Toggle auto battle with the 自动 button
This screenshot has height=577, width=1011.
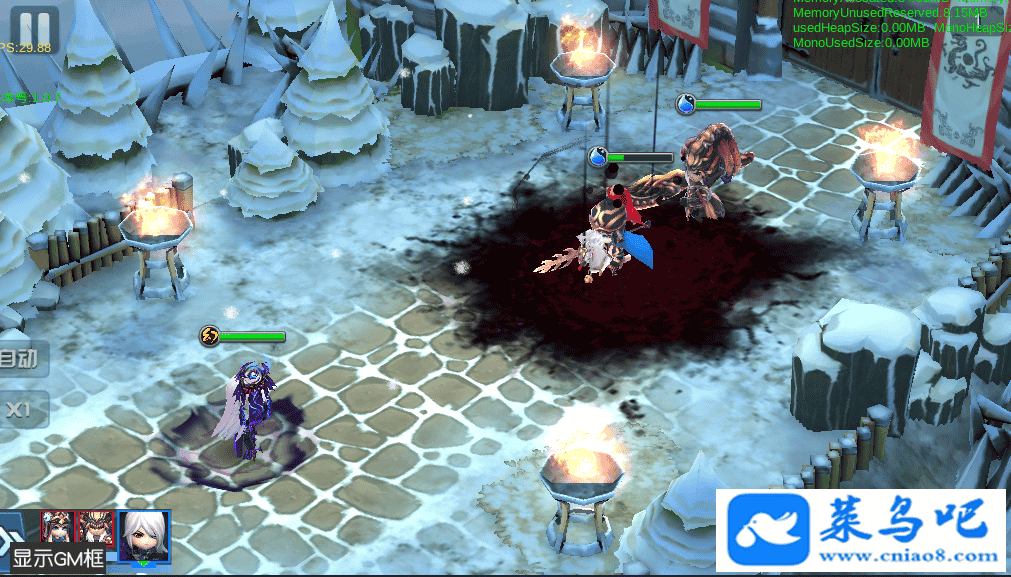(20, 359)
